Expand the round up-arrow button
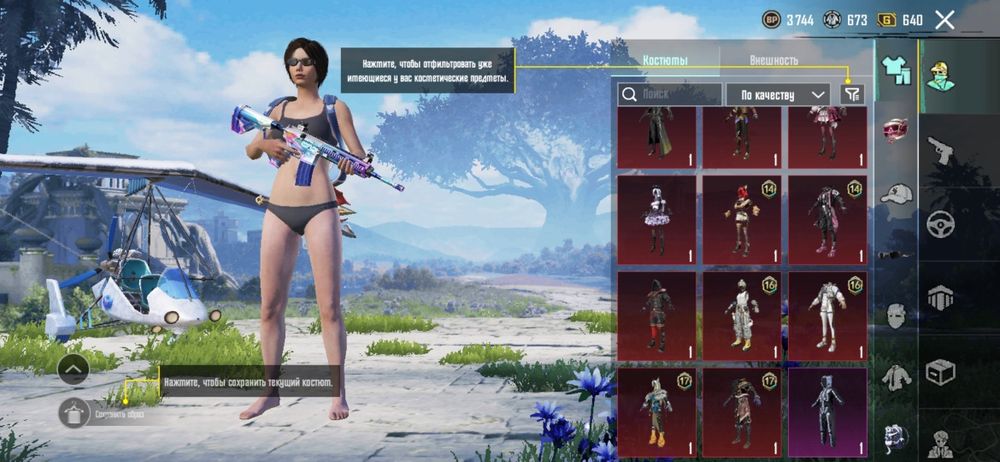Image resolution: width=1000 pixels, height=462 pixels. [x=74, y=369]
